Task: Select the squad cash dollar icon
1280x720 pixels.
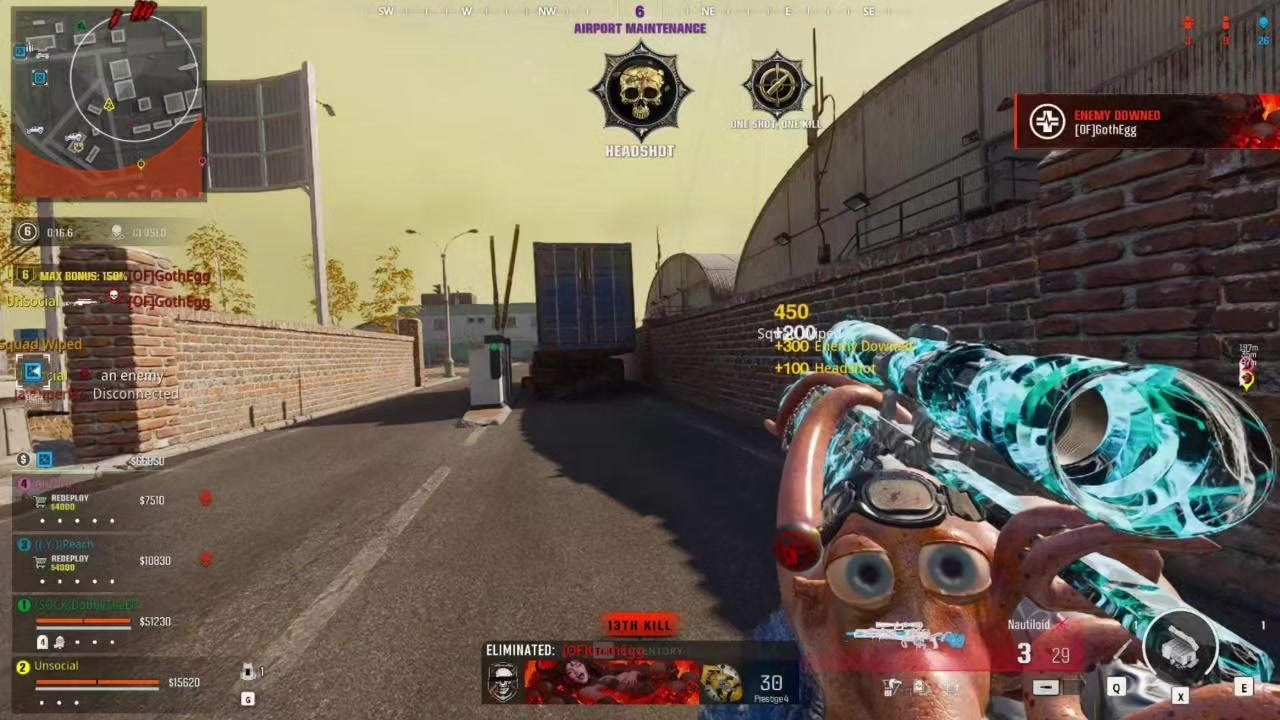Action: pyautogui.click(x=23, y=460)
